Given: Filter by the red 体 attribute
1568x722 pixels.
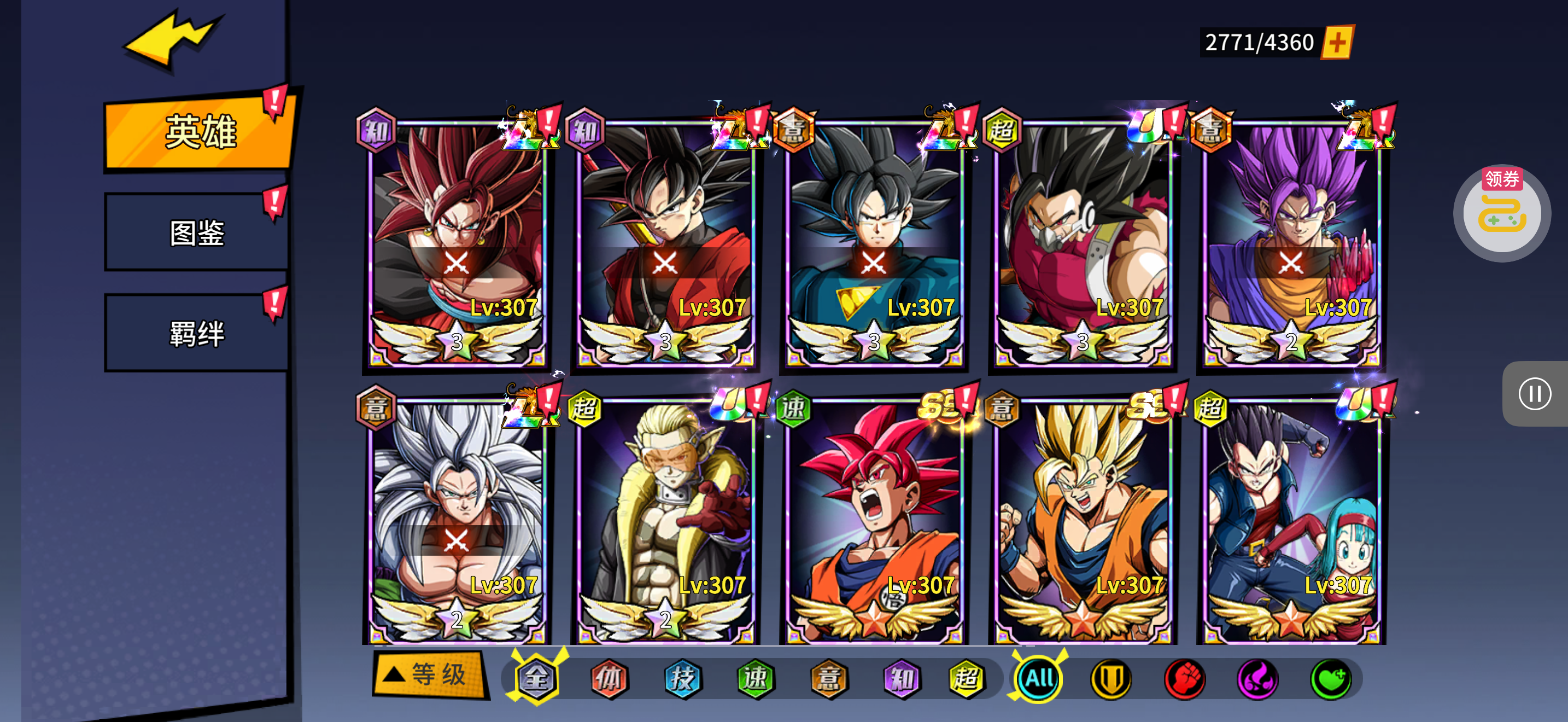Looking at the screenshot, I should tap(609, 678).
